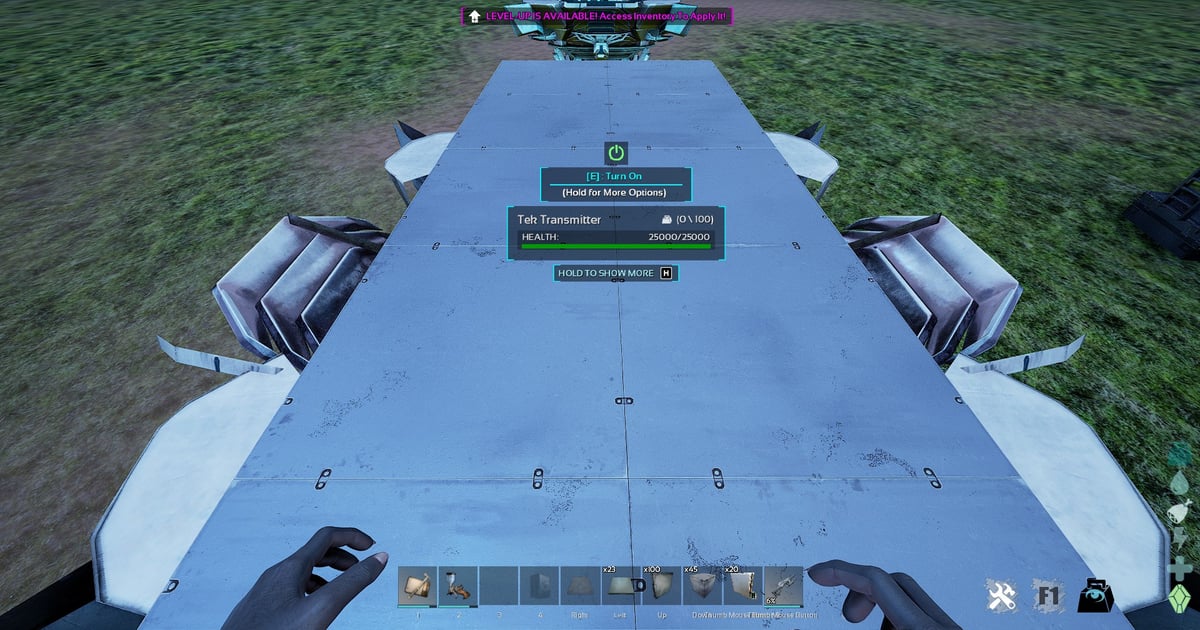
Task: Select the x20 doorframe piece slot
Action: (x=743, y=585)
